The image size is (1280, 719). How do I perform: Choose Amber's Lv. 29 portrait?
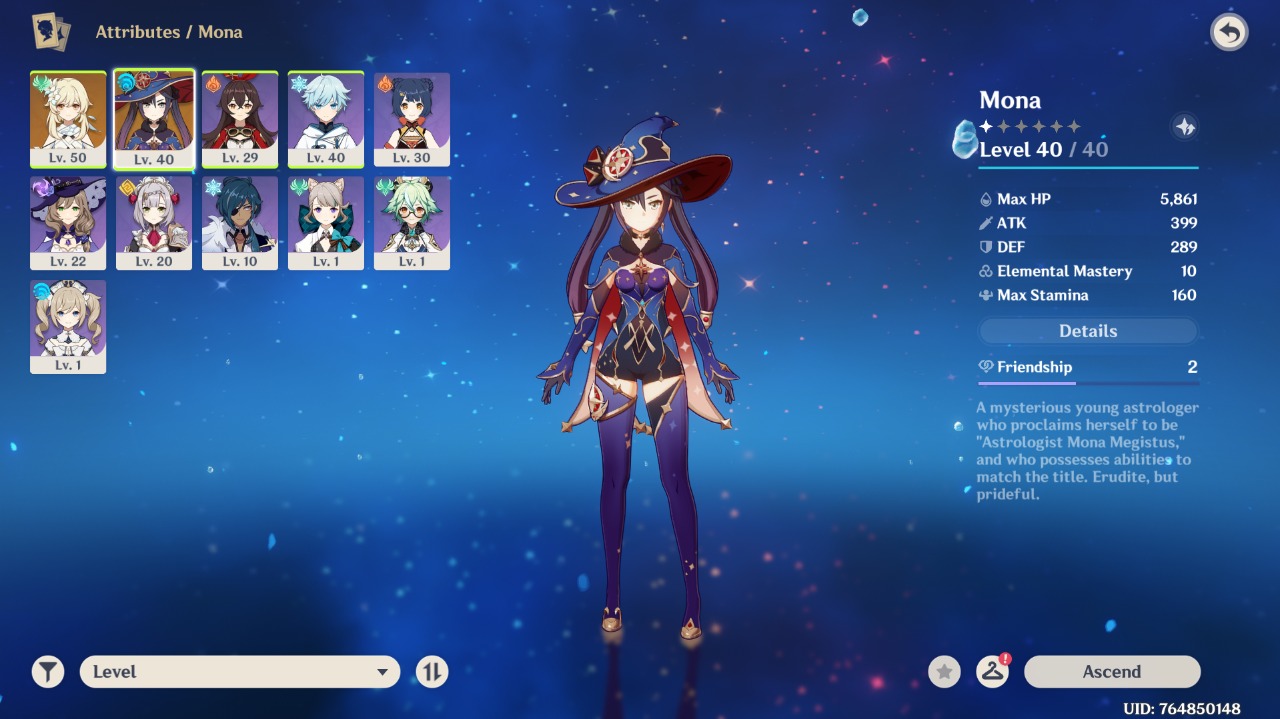pos(240,119)
